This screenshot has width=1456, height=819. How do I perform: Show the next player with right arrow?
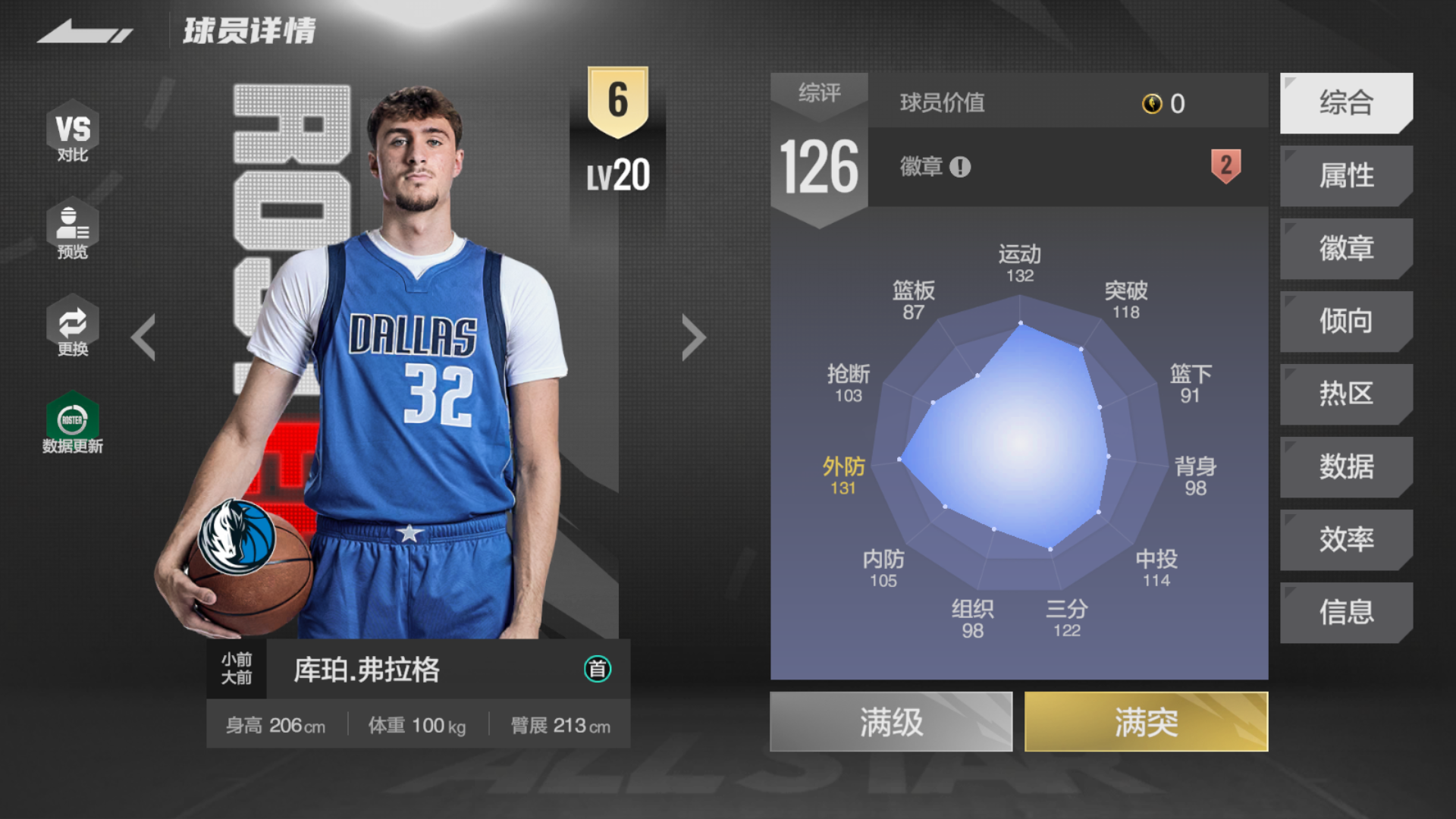693,337
